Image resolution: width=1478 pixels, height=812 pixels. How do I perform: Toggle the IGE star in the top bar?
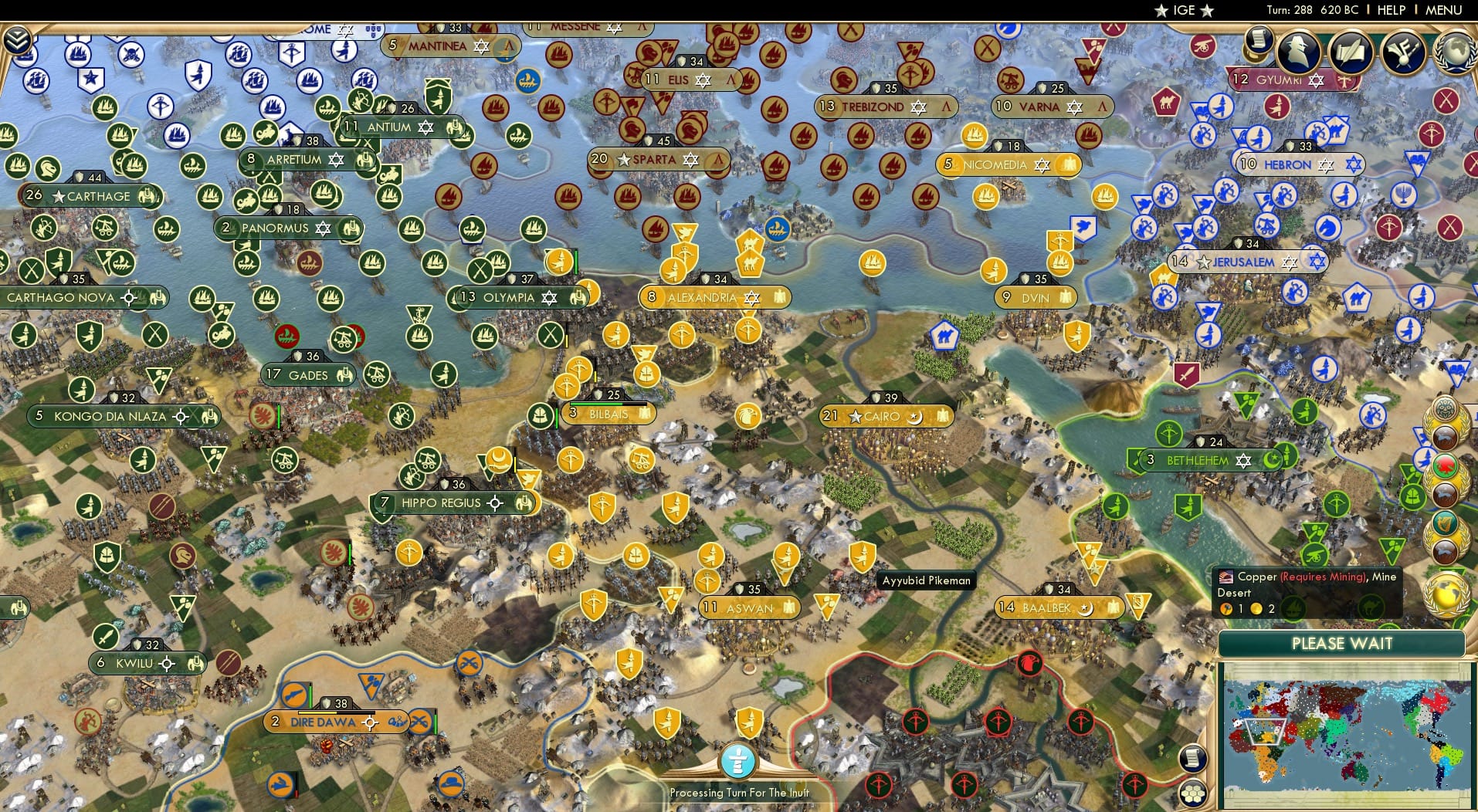1161,10
